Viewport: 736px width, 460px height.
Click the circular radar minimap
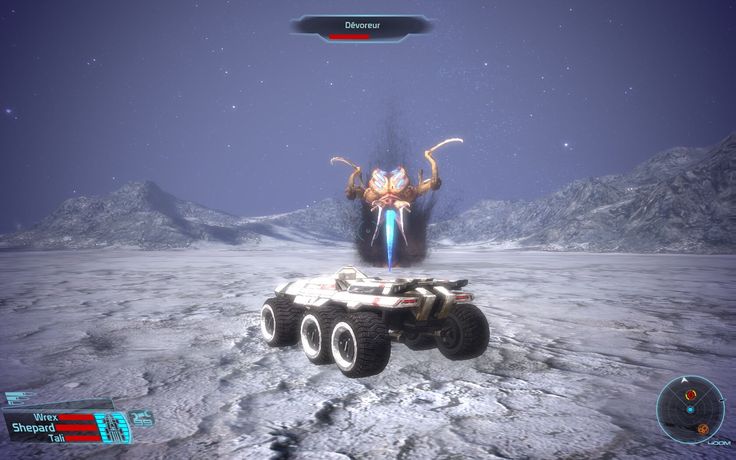coord(690,410)
